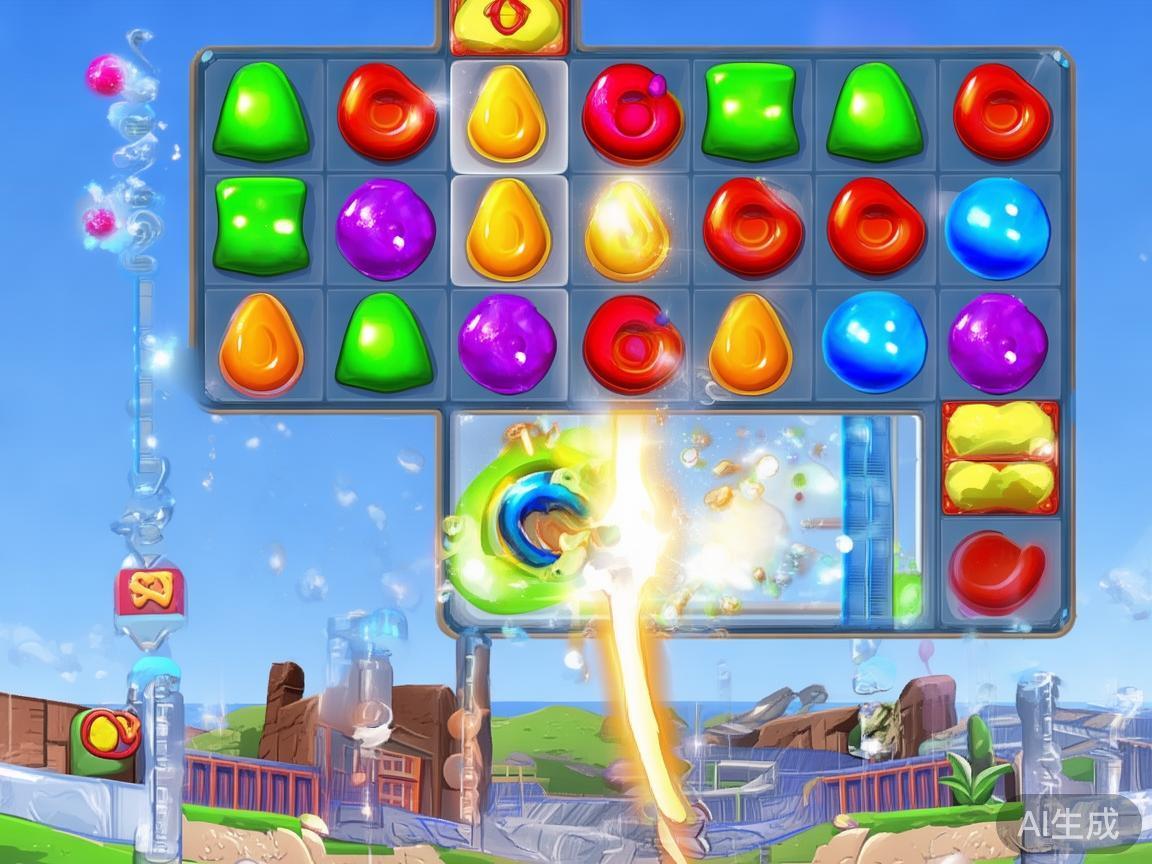
Task: Click the yellow candy between two red ring candies
Action: point(507,113)
